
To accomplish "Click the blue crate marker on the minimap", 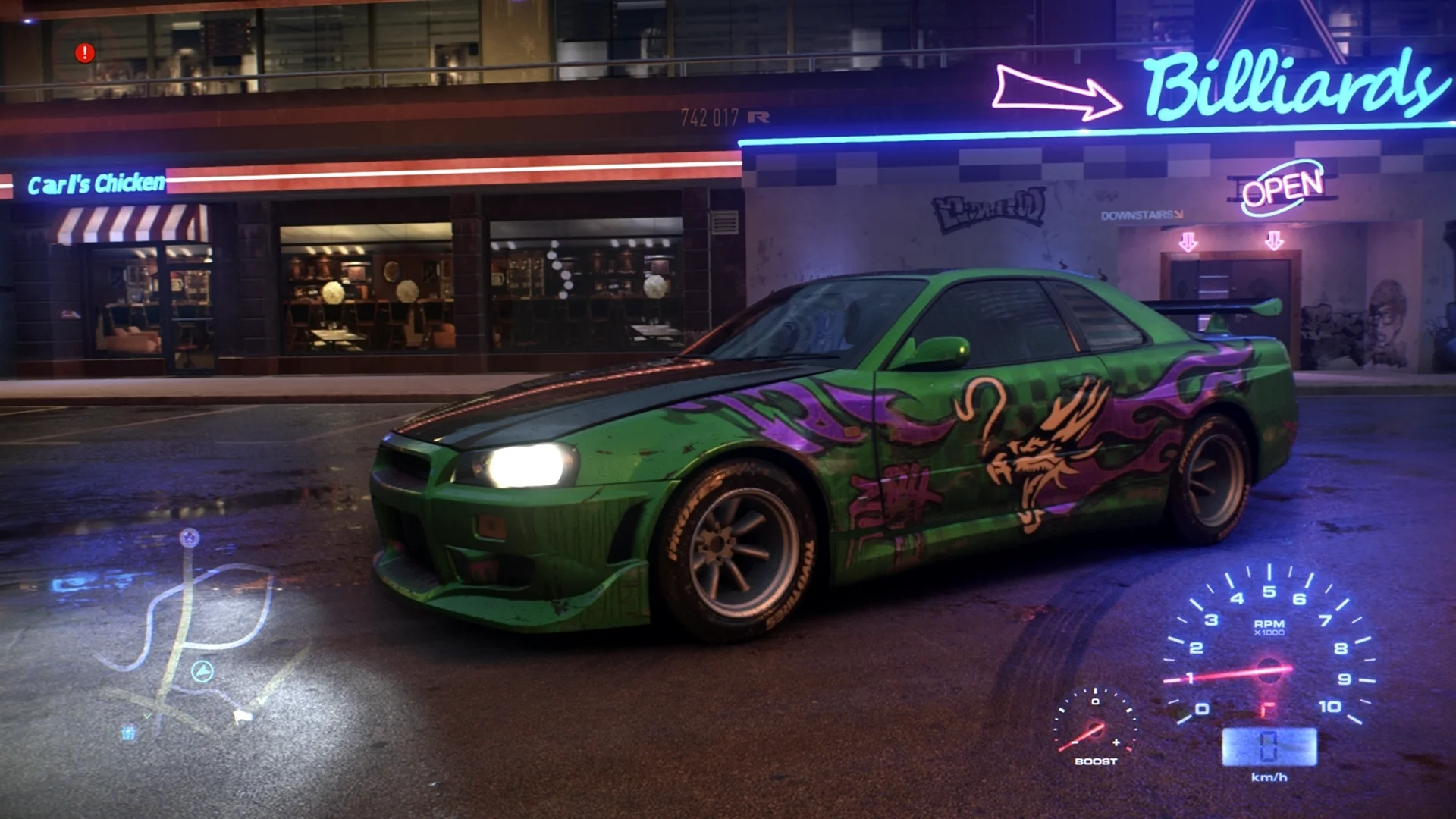I will (129, 733).
